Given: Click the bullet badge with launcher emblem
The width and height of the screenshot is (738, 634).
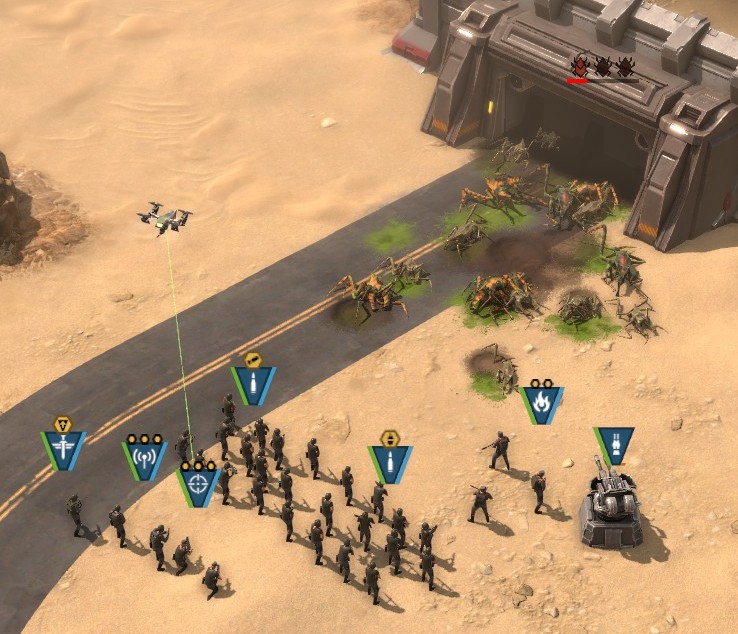Looking at the screenshot, I should coord(253,383).
